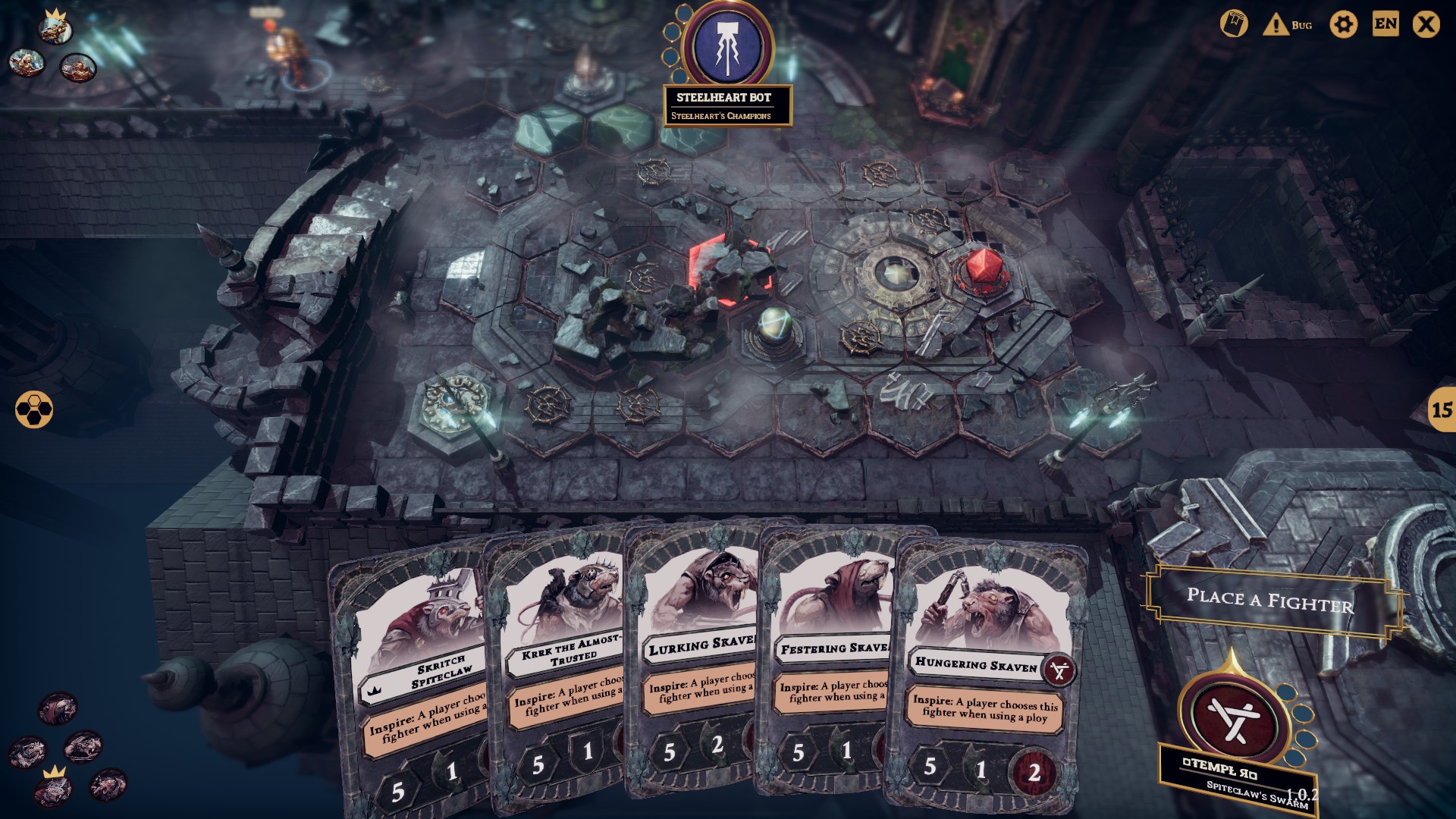This screenshot has width=1456, height=819.
Task: Select the Skritch Spiteclaw fighter card
Action: 413,682
